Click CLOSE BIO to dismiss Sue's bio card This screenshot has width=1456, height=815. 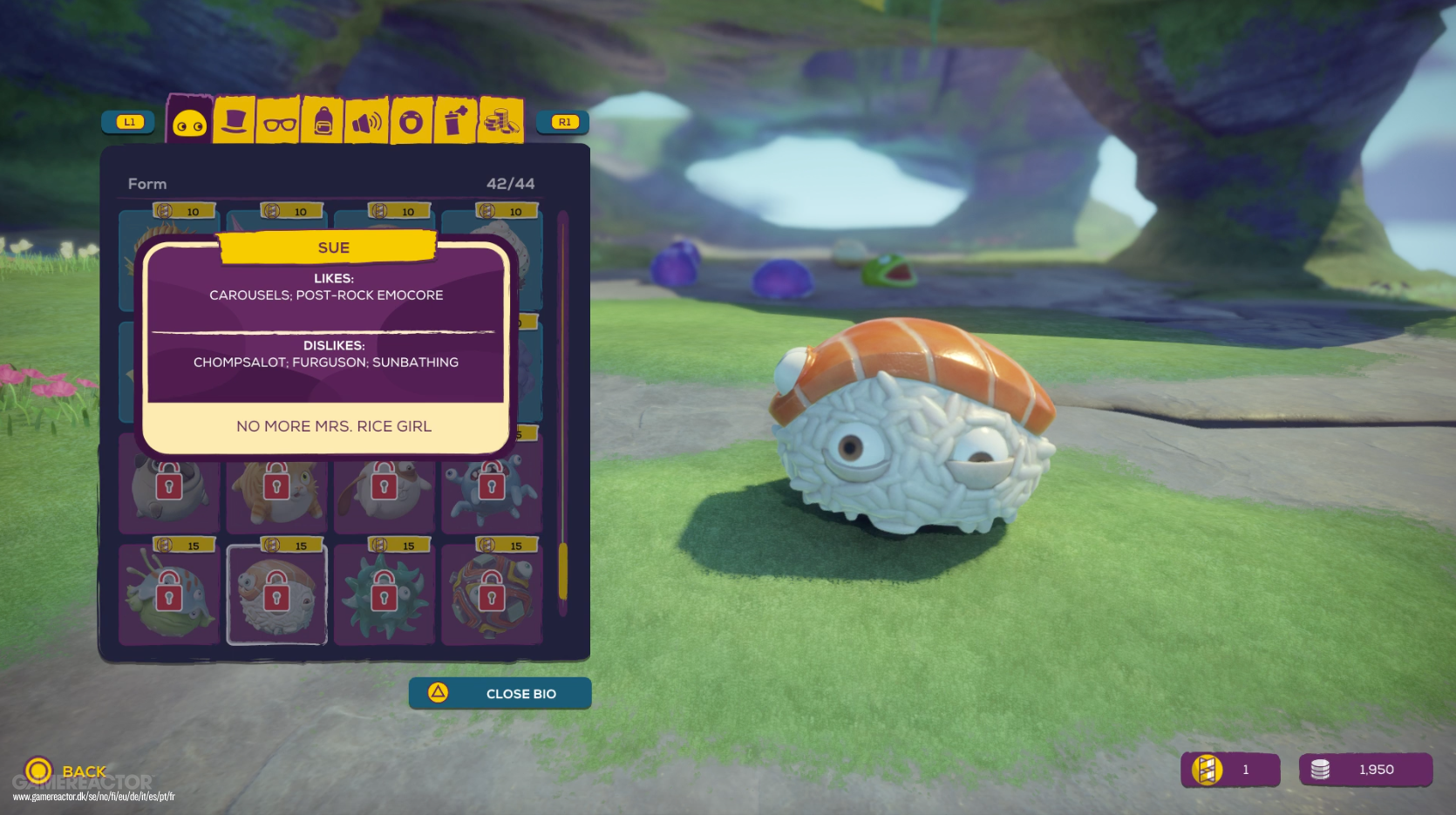click(x=500, y=693)
